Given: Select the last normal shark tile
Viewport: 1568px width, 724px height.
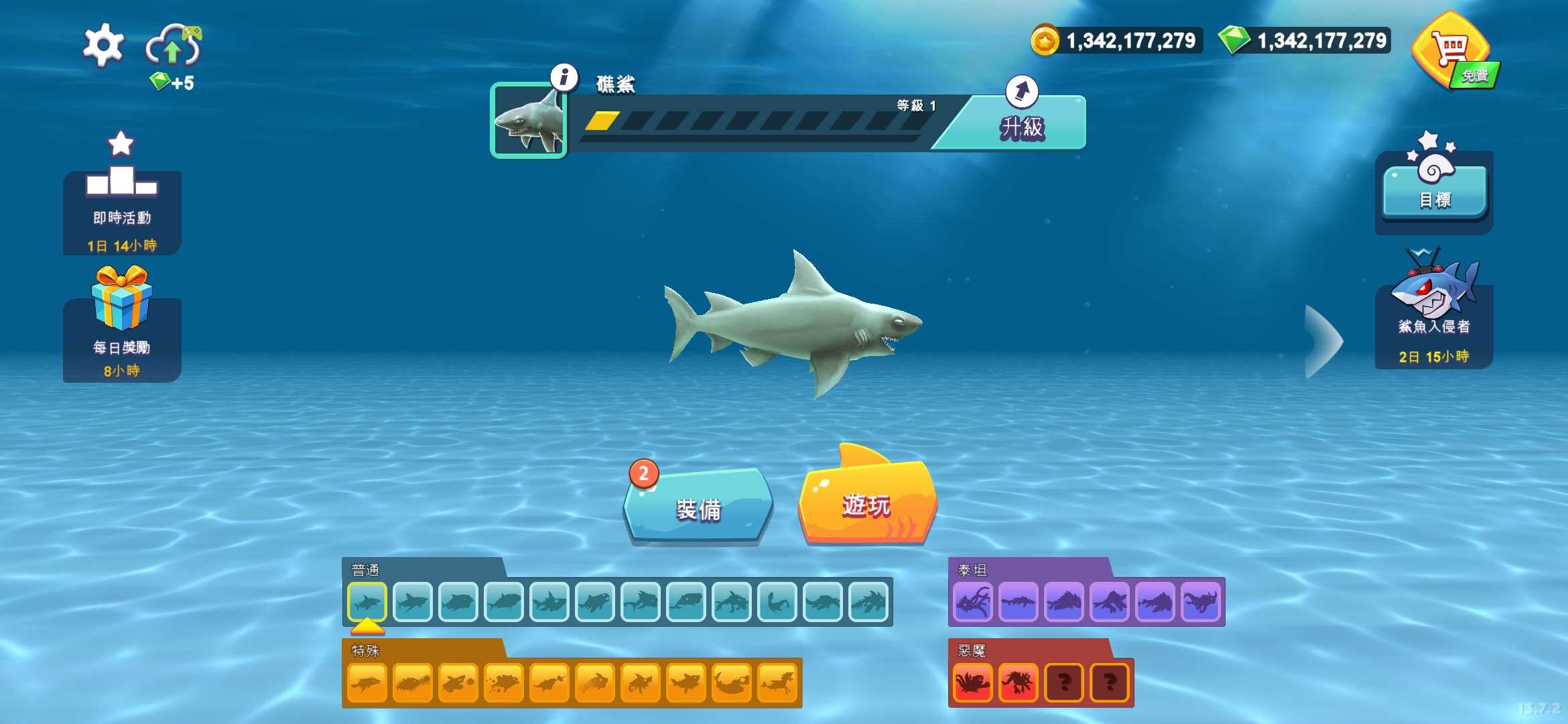Looking at the screenshot, I should pos(868,602).
